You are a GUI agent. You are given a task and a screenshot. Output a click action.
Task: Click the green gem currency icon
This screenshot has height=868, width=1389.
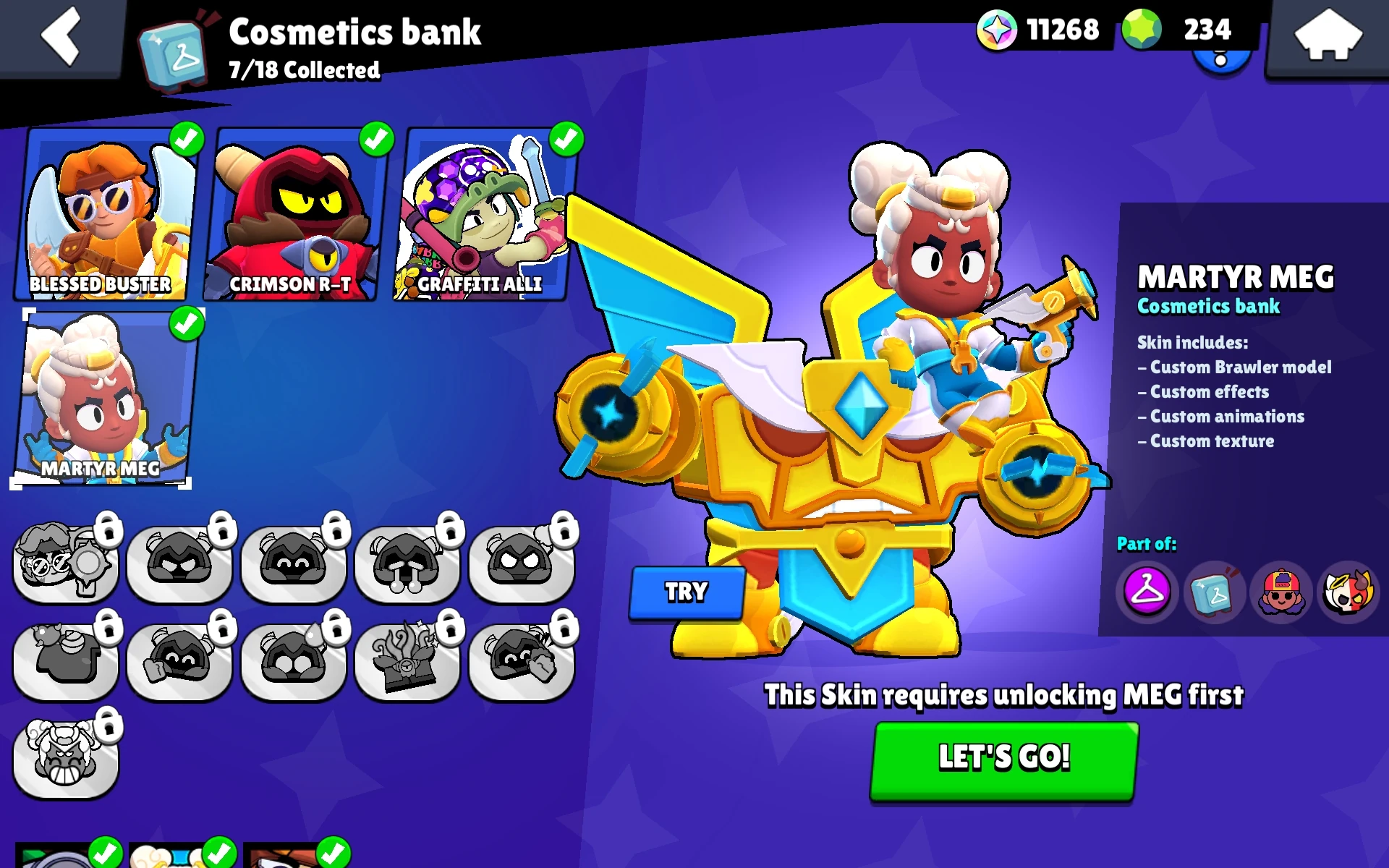tap(1141, 29)
